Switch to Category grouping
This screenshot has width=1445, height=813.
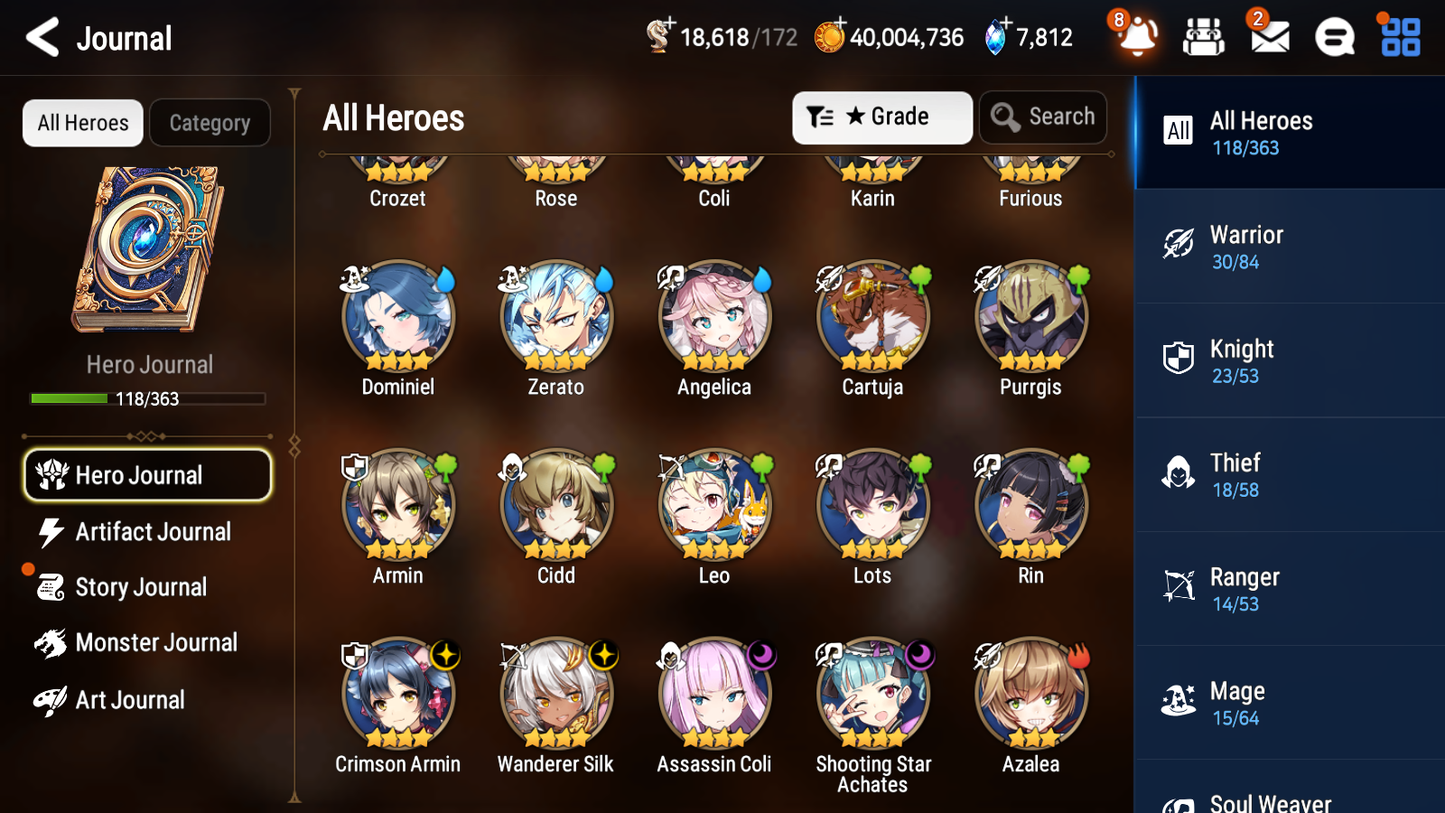[x=210, y=122]
